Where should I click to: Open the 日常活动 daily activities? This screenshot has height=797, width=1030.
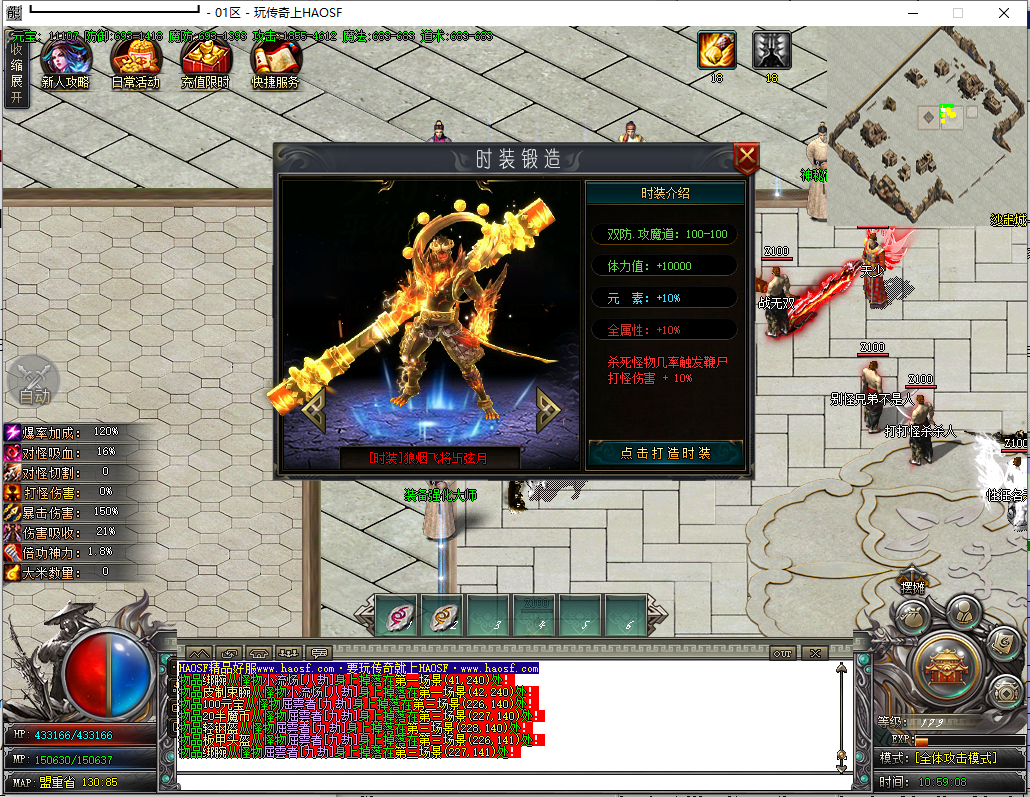[135, 65]
